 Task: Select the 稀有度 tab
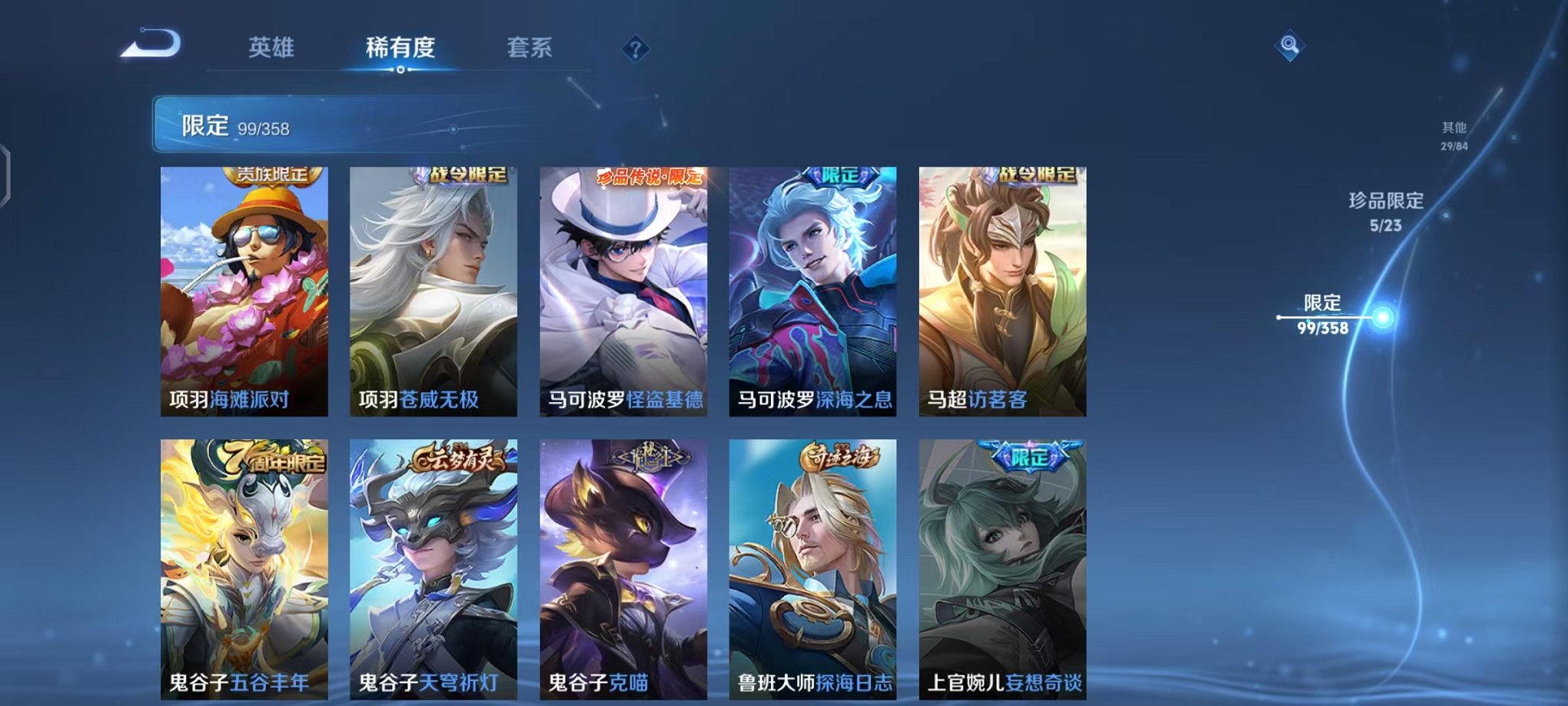point(399,46)
